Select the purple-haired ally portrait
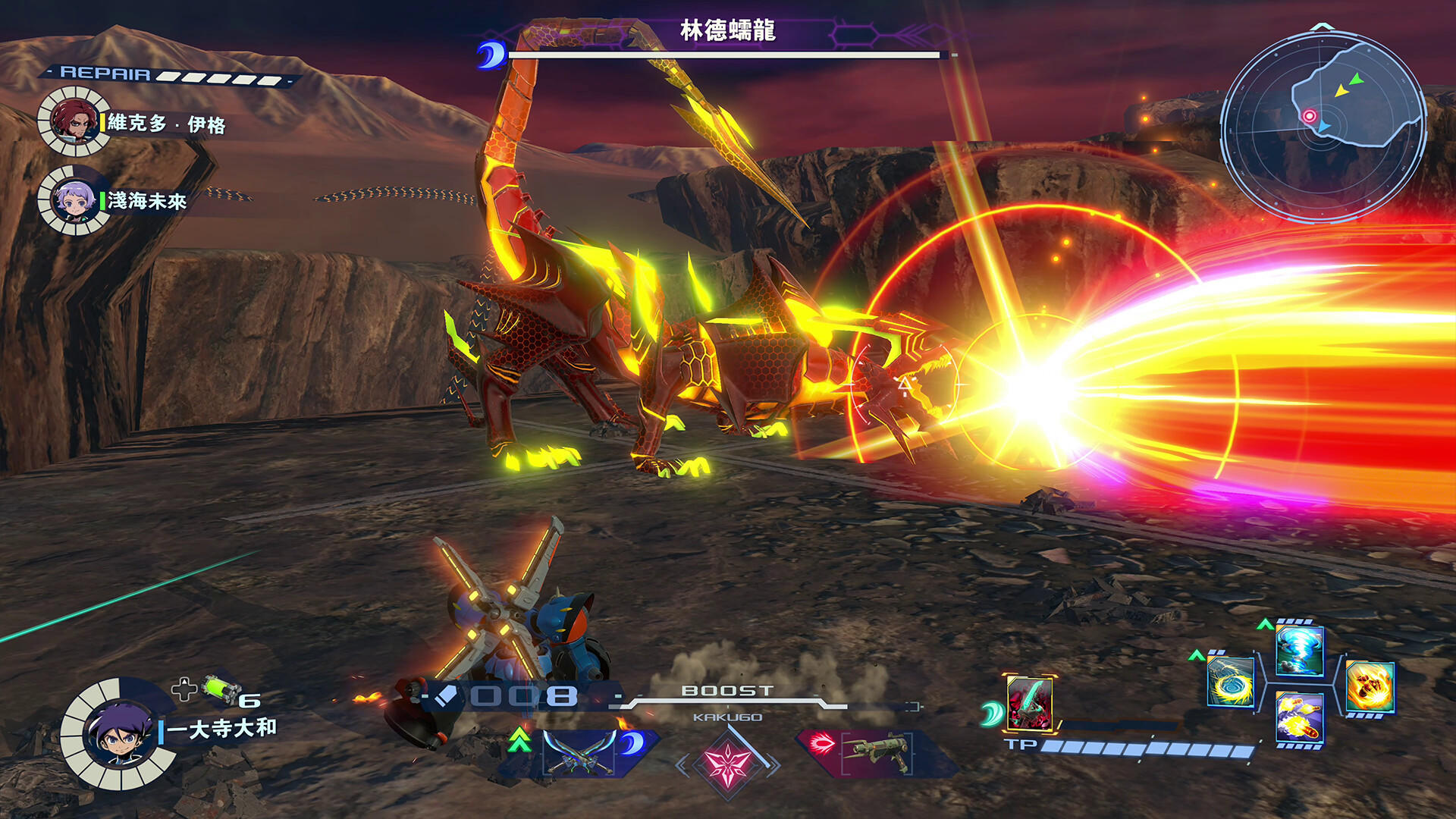The height and width of the screenshot is (819, 1456). coord(74,200)
